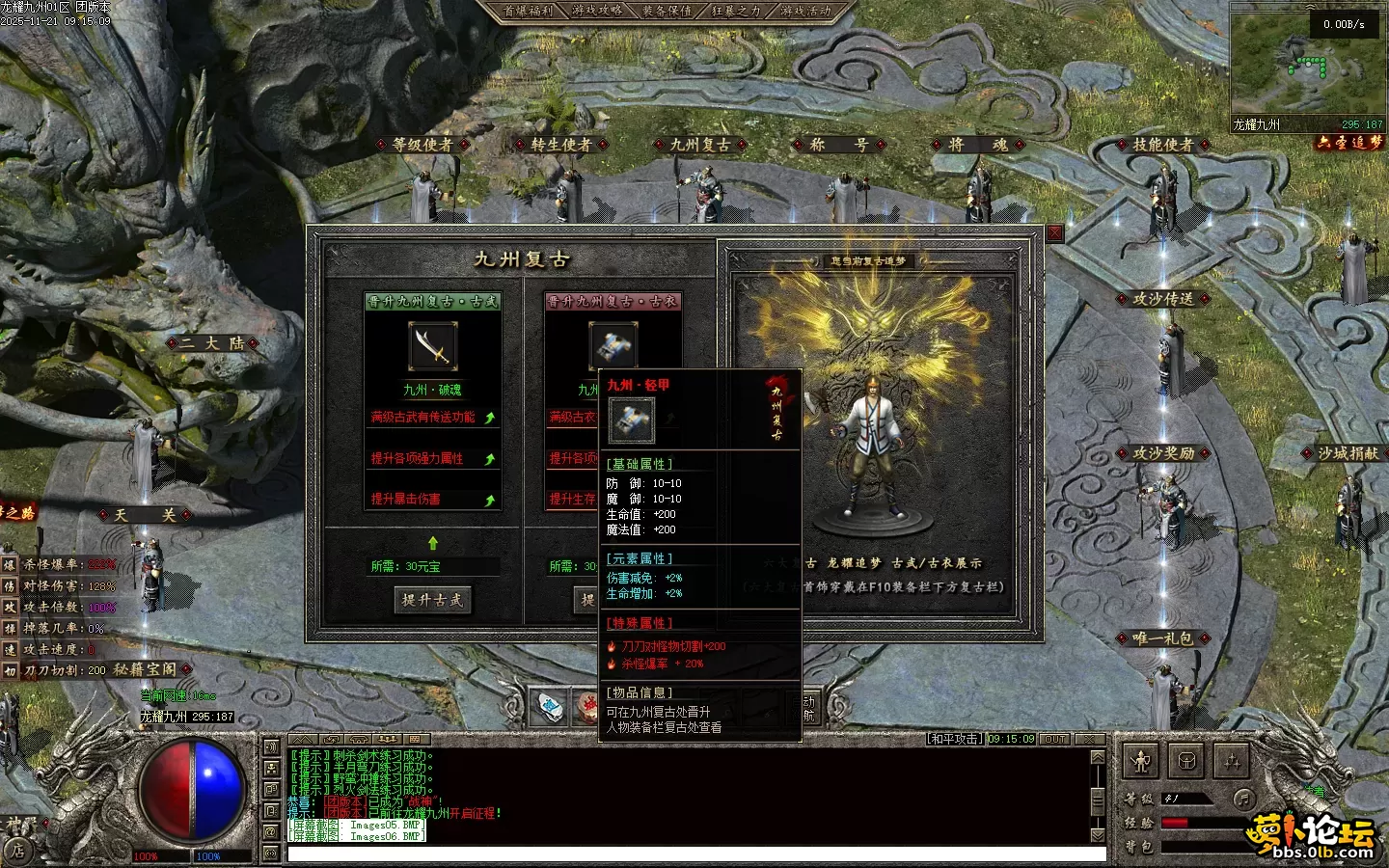
Task: Focus the chat input field
Action: [694, 854]
